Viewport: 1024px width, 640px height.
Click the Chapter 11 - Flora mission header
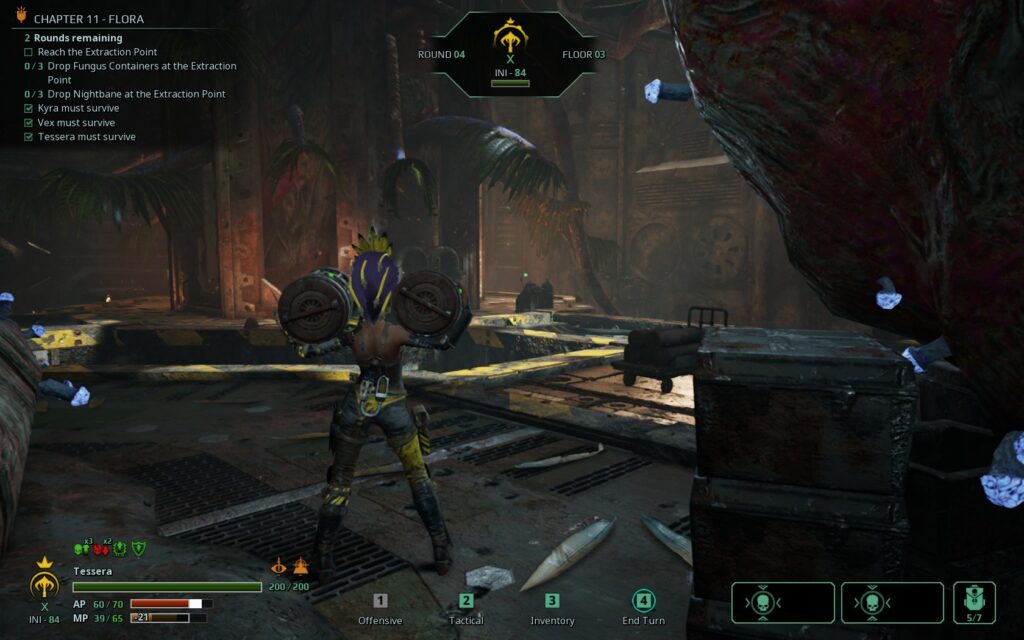(88, 19)
